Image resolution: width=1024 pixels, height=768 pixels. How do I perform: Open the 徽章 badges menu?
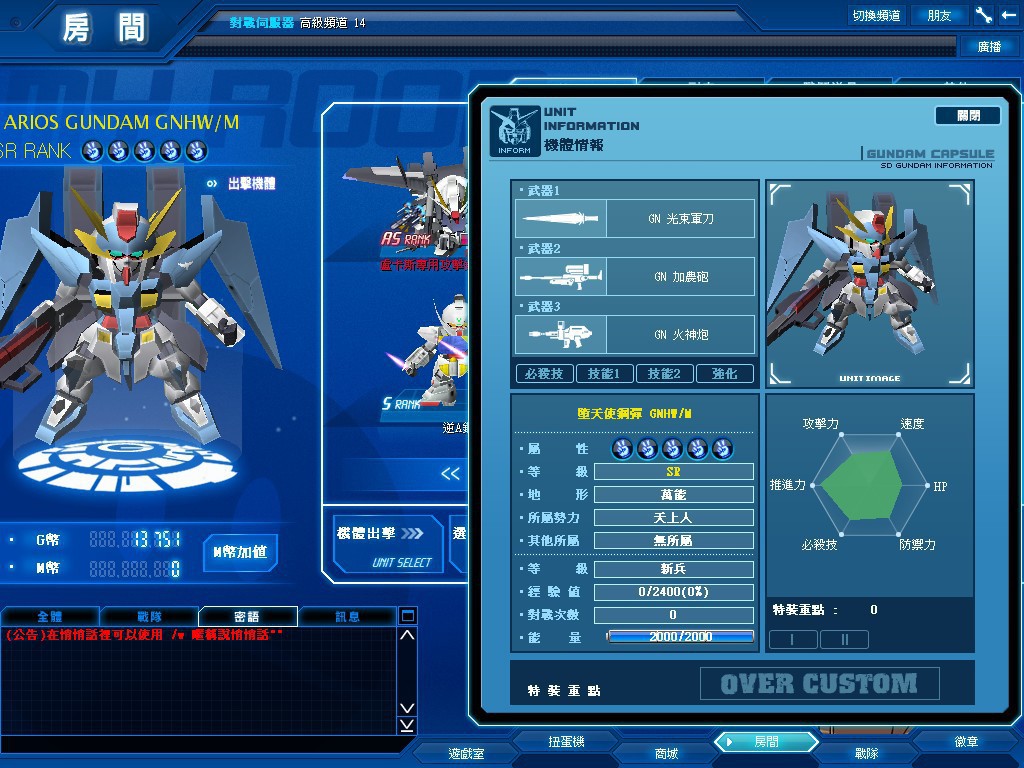(x=966, y=742)
